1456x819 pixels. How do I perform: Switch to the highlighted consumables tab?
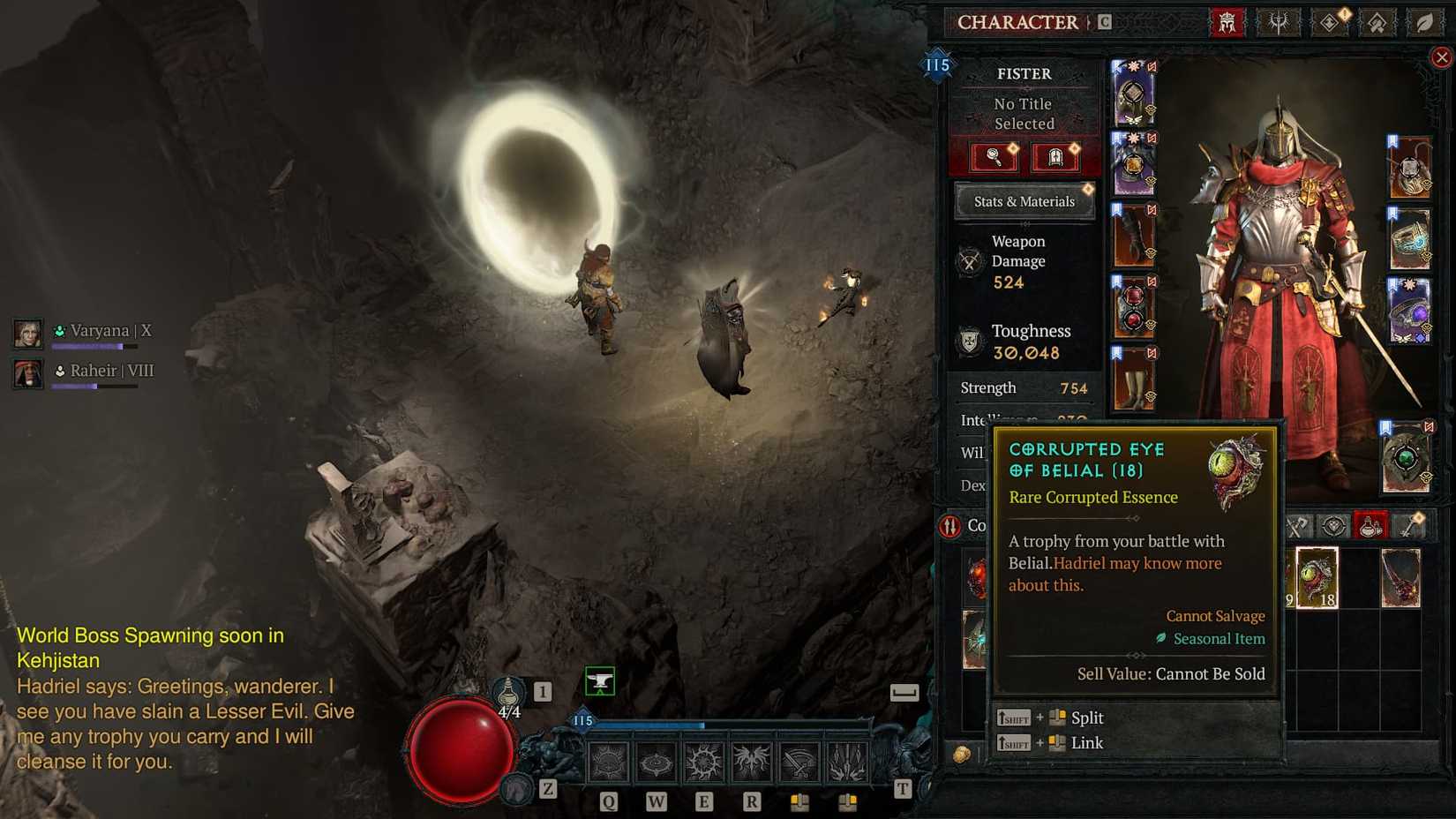pyautogui.click(x=1368, y=524)
